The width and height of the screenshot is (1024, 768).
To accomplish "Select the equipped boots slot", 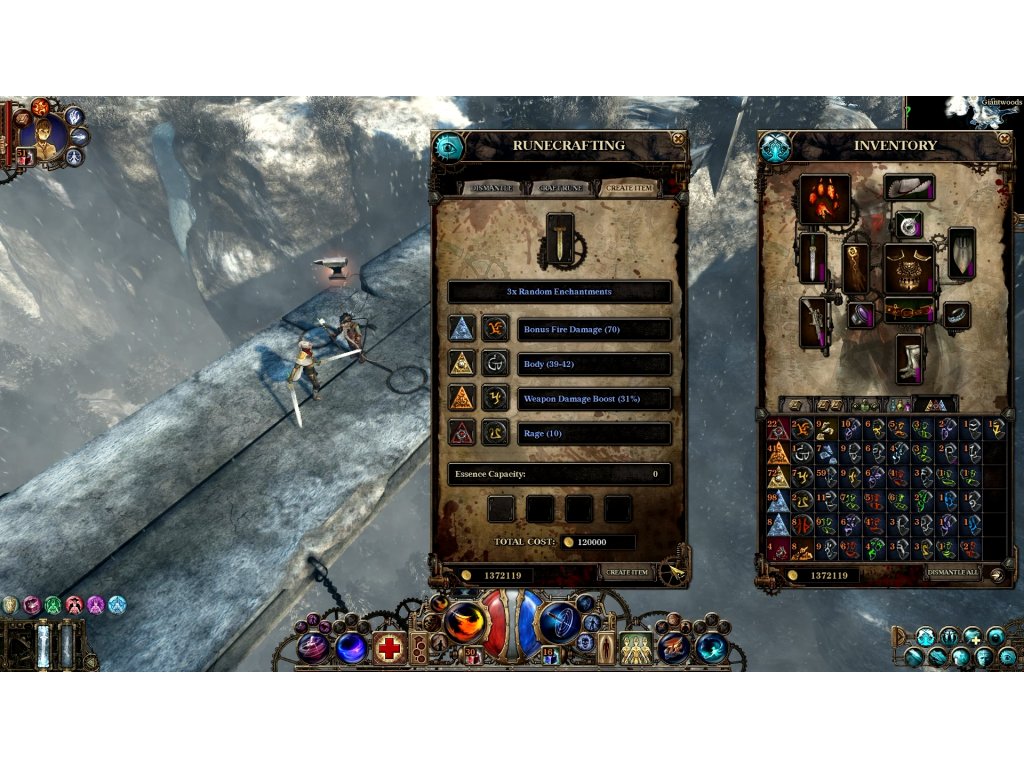I will tap(909, 359).
